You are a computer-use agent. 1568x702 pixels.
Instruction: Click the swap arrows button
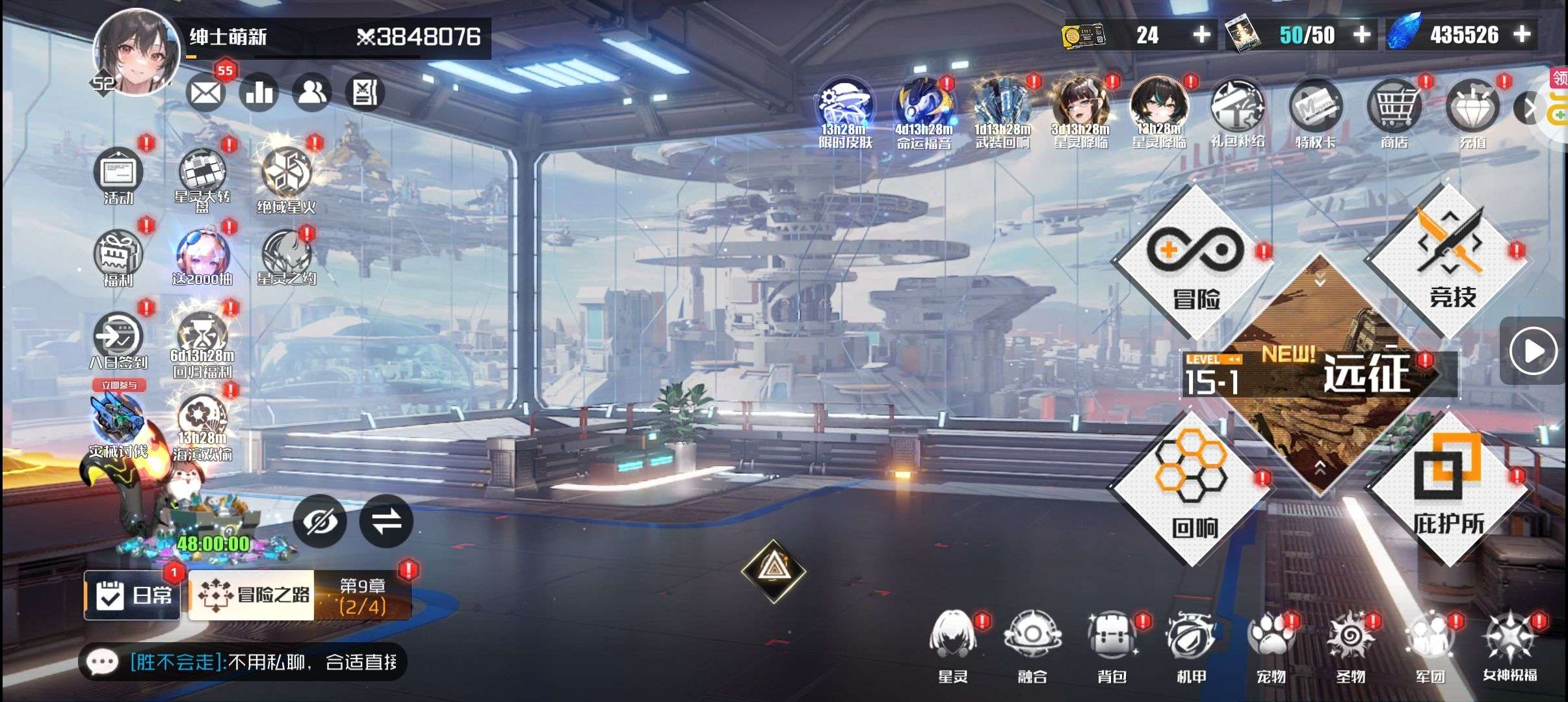386,521
